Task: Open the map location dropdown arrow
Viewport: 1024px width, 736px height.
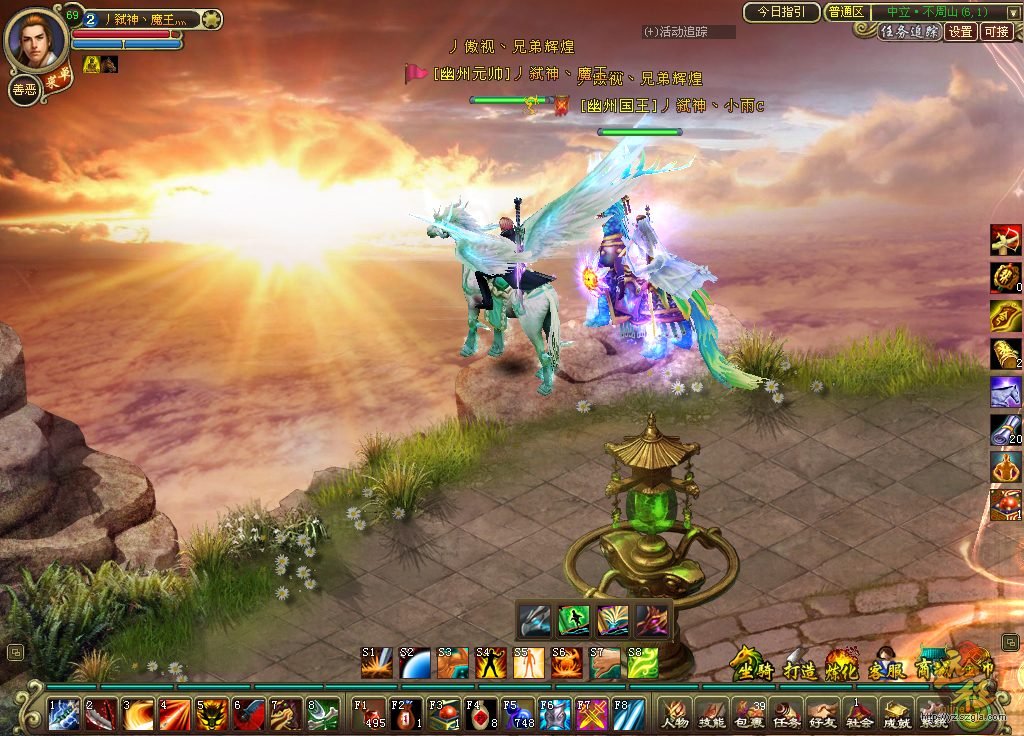Action: [1013, 12]
